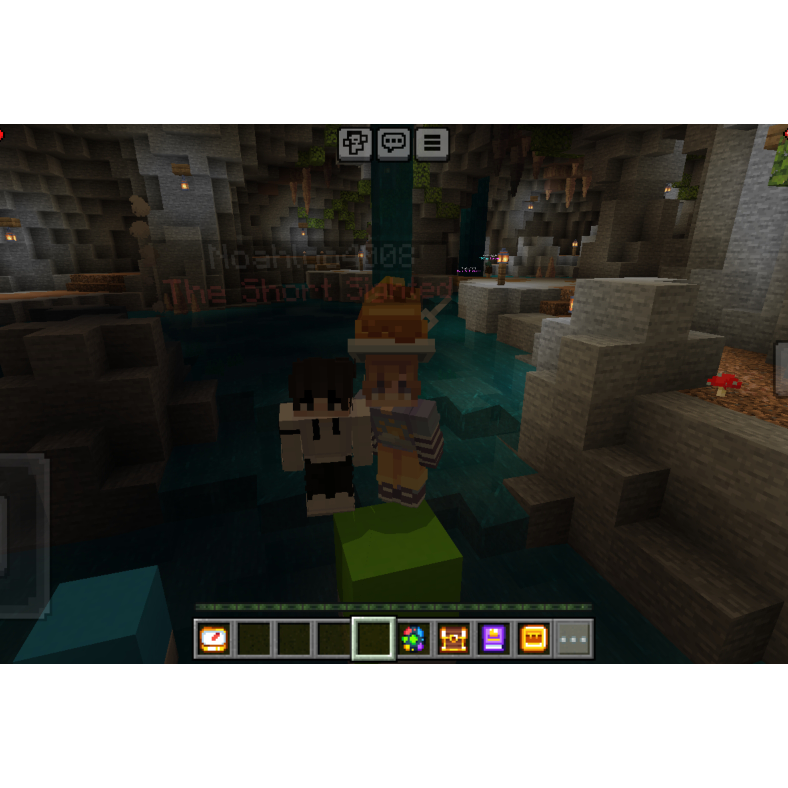788x788 pixels.
Task: Select the treasure chest hotbar item
Action: pos(453,639)
